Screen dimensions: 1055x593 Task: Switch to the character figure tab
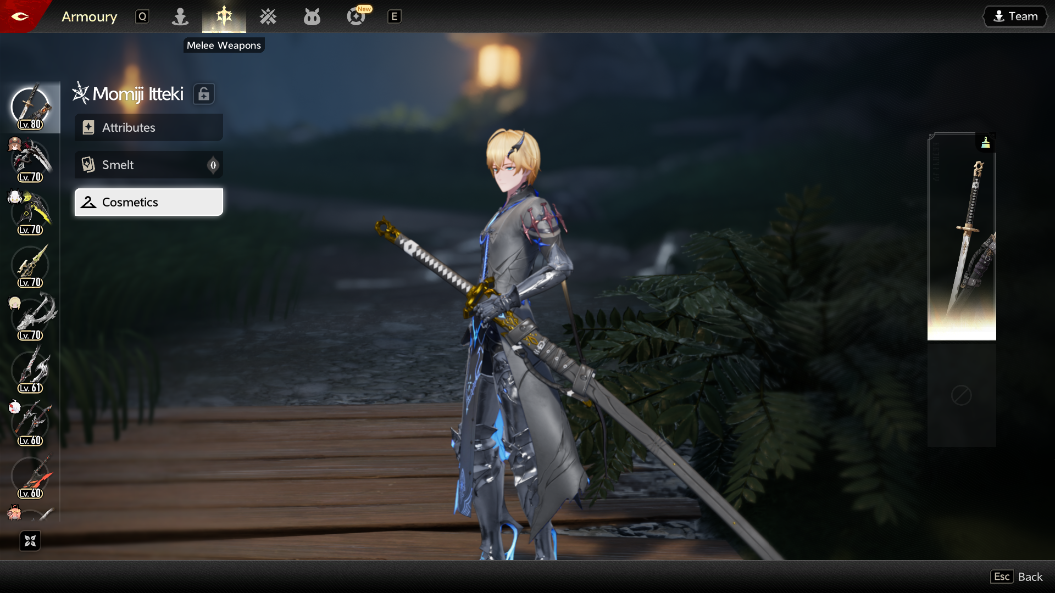click(180, 16)
